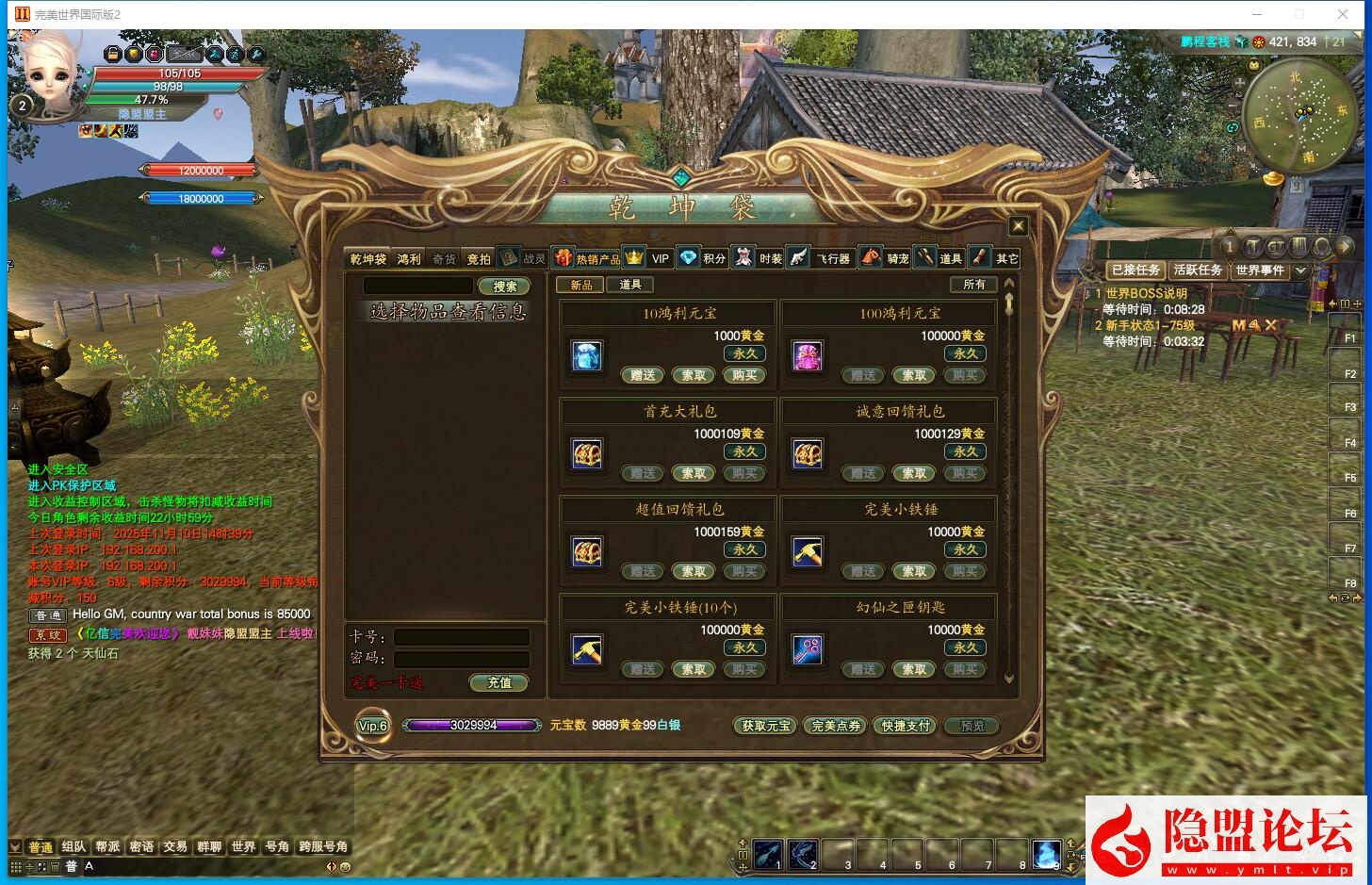The width and height of the screenshot is (1372, 885).
Task: Choose the 快捷支付 quick pay button
Action: (x=905, y=726)
